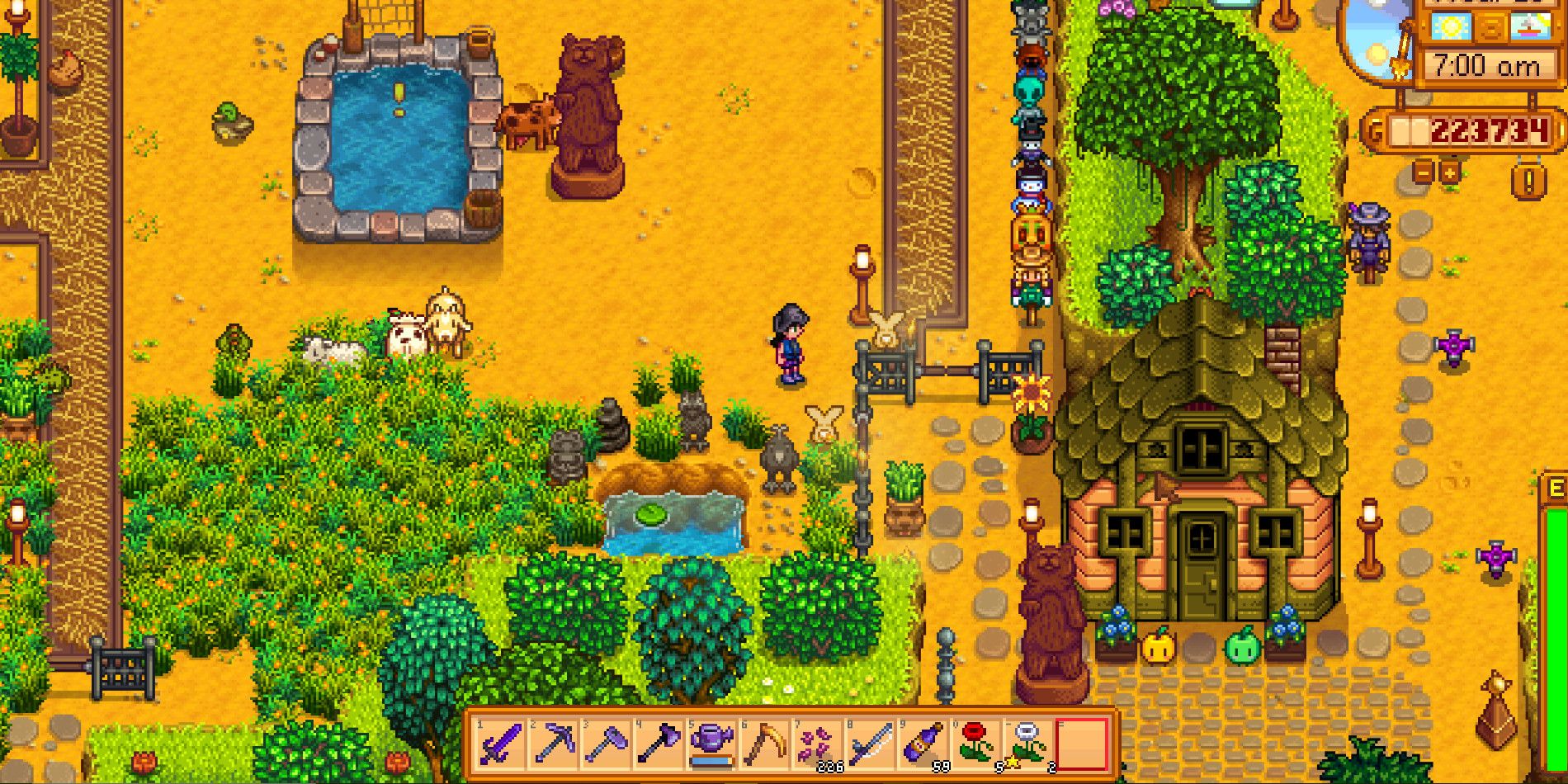
Task: Click the sunny weather icon
Action: (x=1452, y=26)
